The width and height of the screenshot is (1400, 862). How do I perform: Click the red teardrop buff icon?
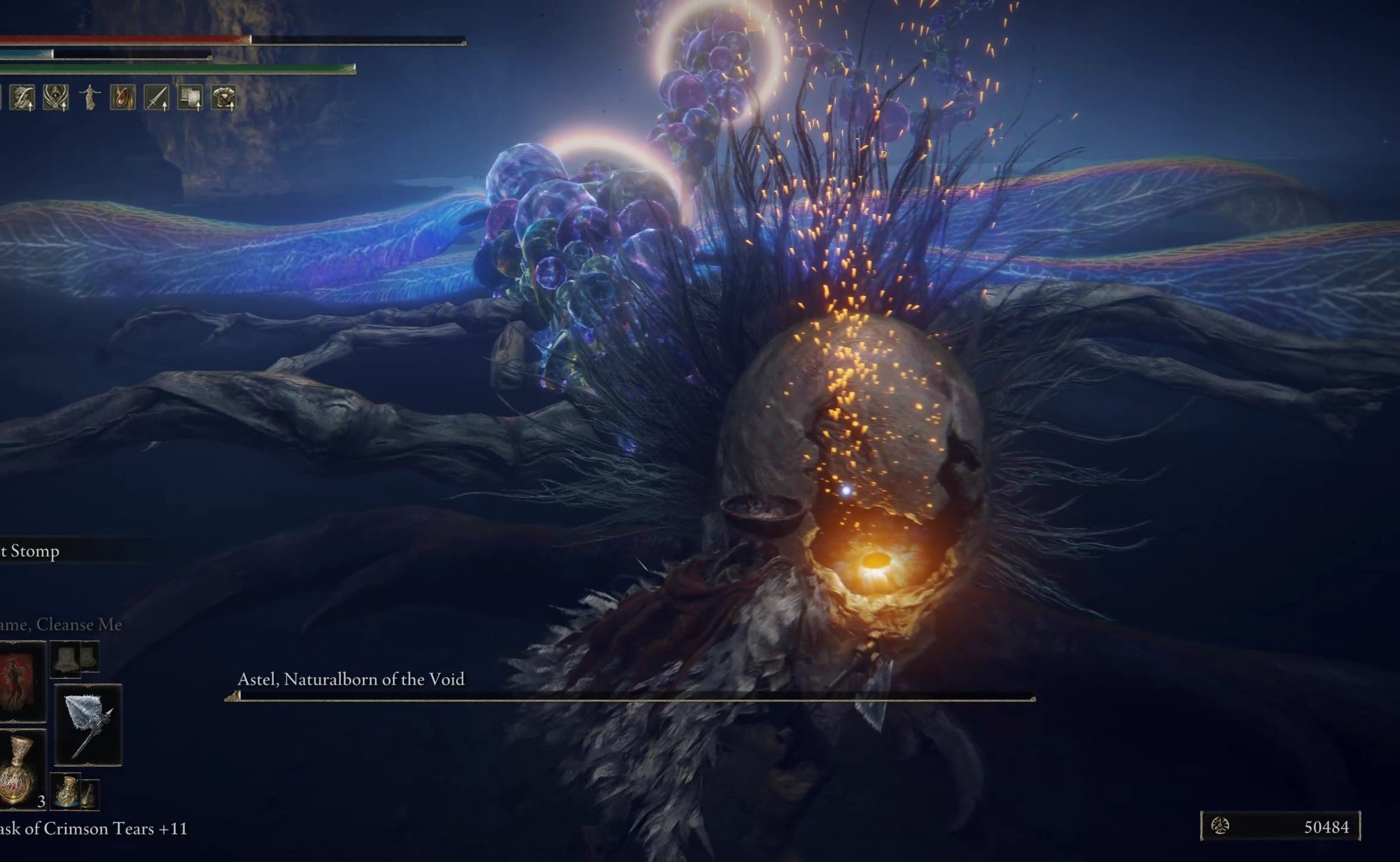pos(122,97)
